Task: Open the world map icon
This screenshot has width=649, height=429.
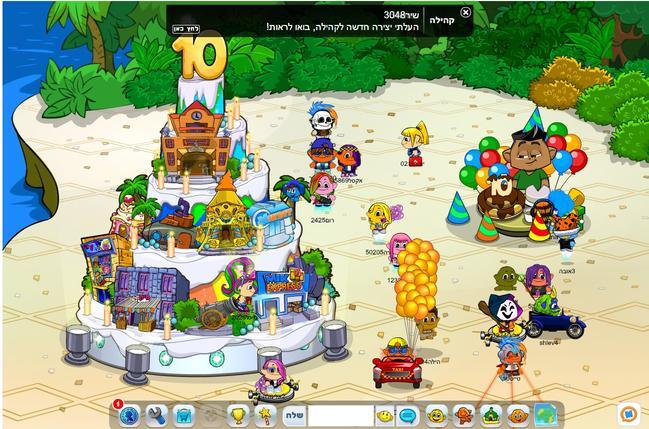Action: pyautogui.click(x=545, y=414)
